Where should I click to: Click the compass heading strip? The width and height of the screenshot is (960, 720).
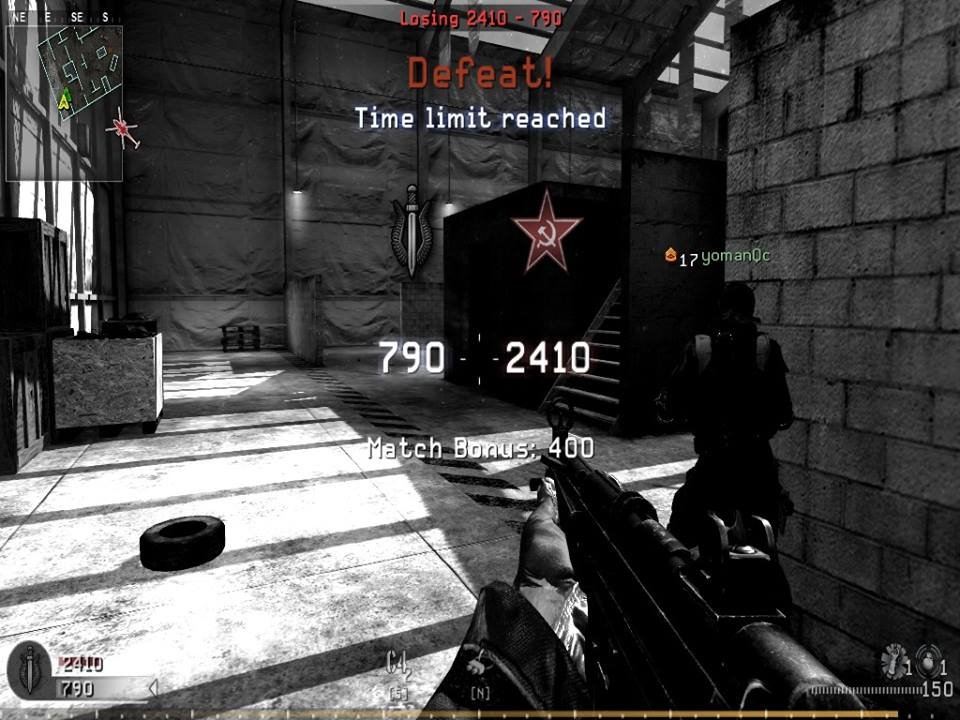(x=63, y=16)
